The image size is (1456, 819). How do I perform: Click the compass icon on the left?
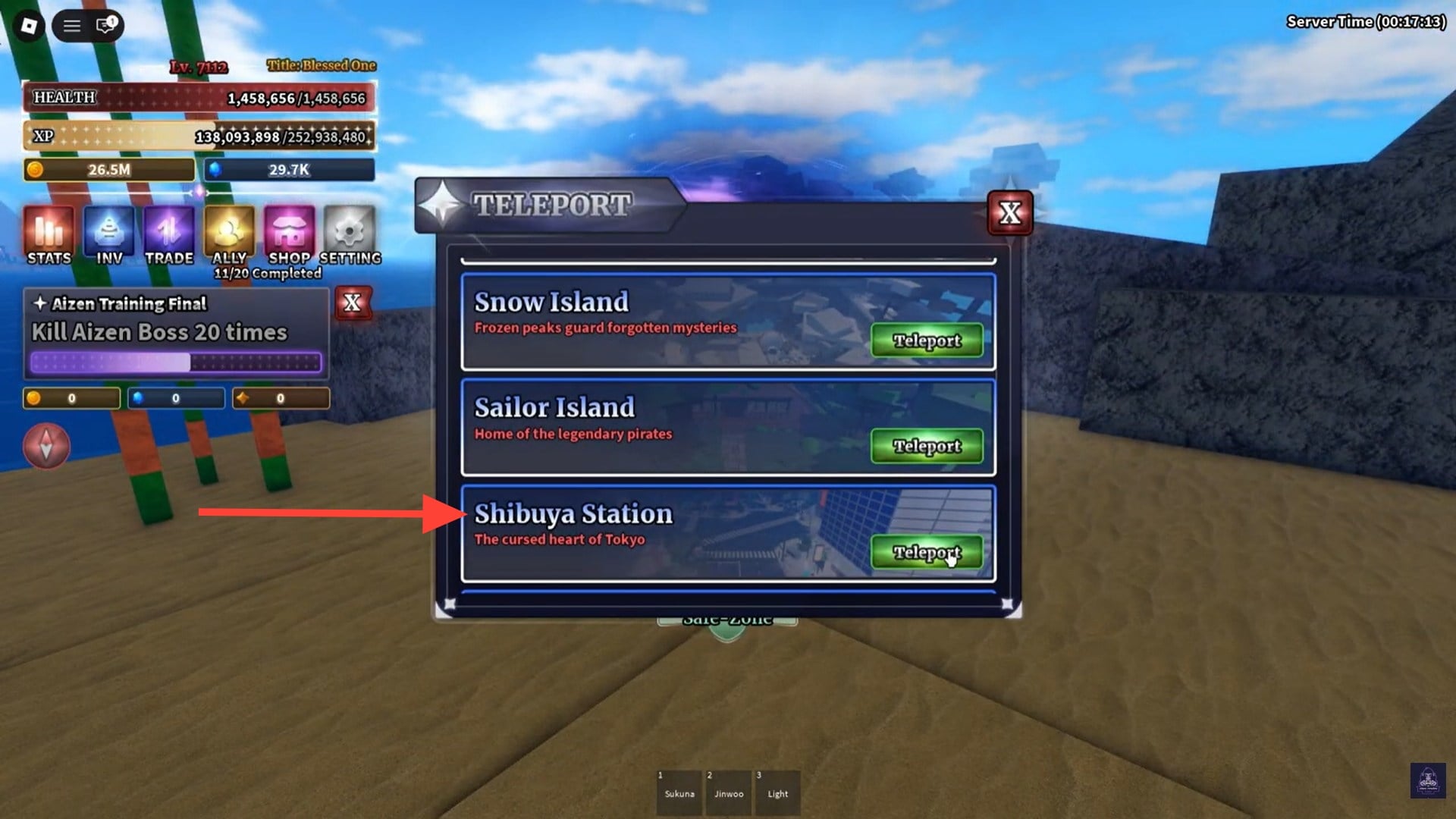(x=45, y=446)
